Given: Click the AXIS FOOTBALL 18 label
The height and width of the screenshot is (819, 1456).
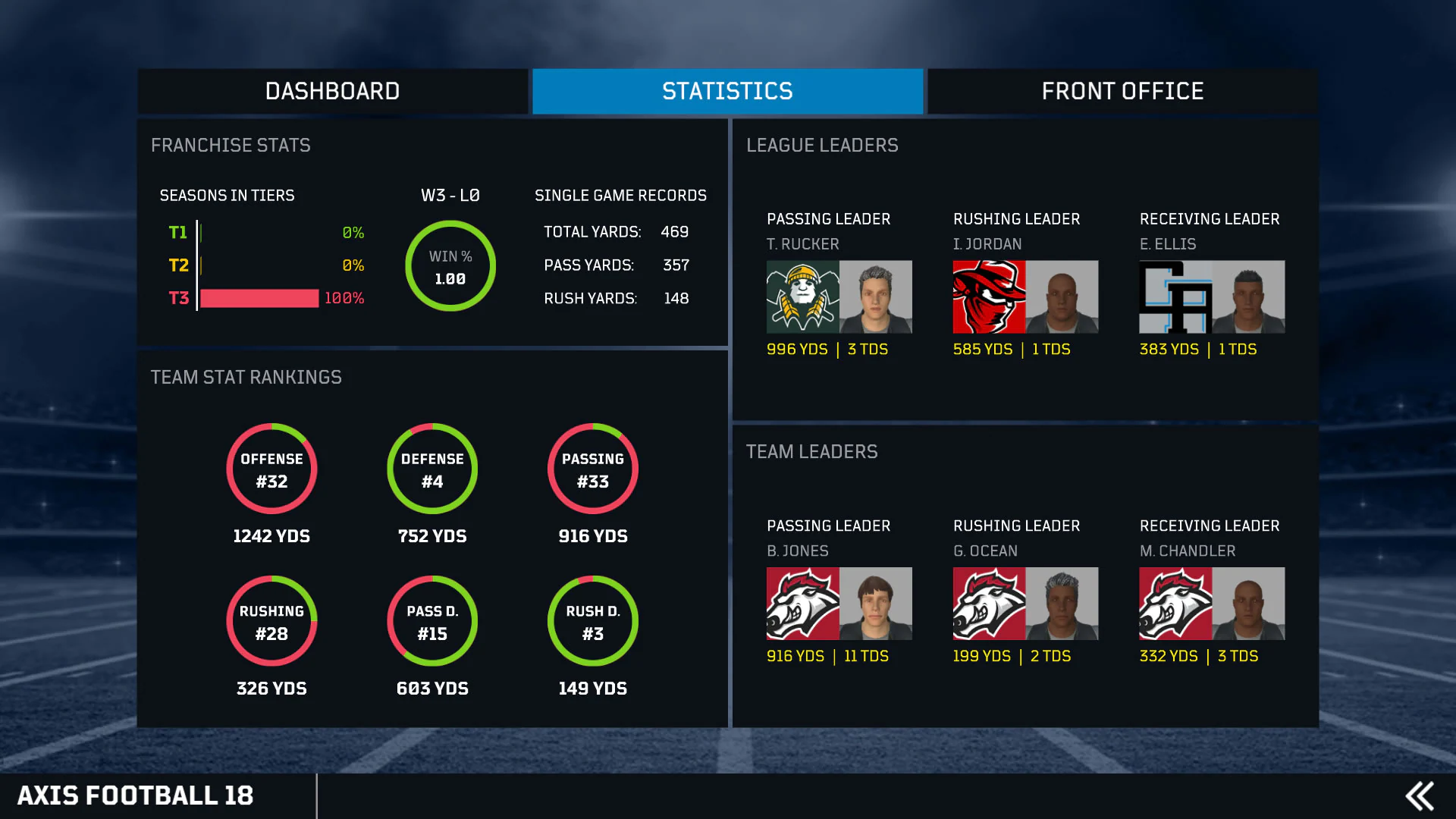Looking at the screenshot, I should (x=138, y=795).
